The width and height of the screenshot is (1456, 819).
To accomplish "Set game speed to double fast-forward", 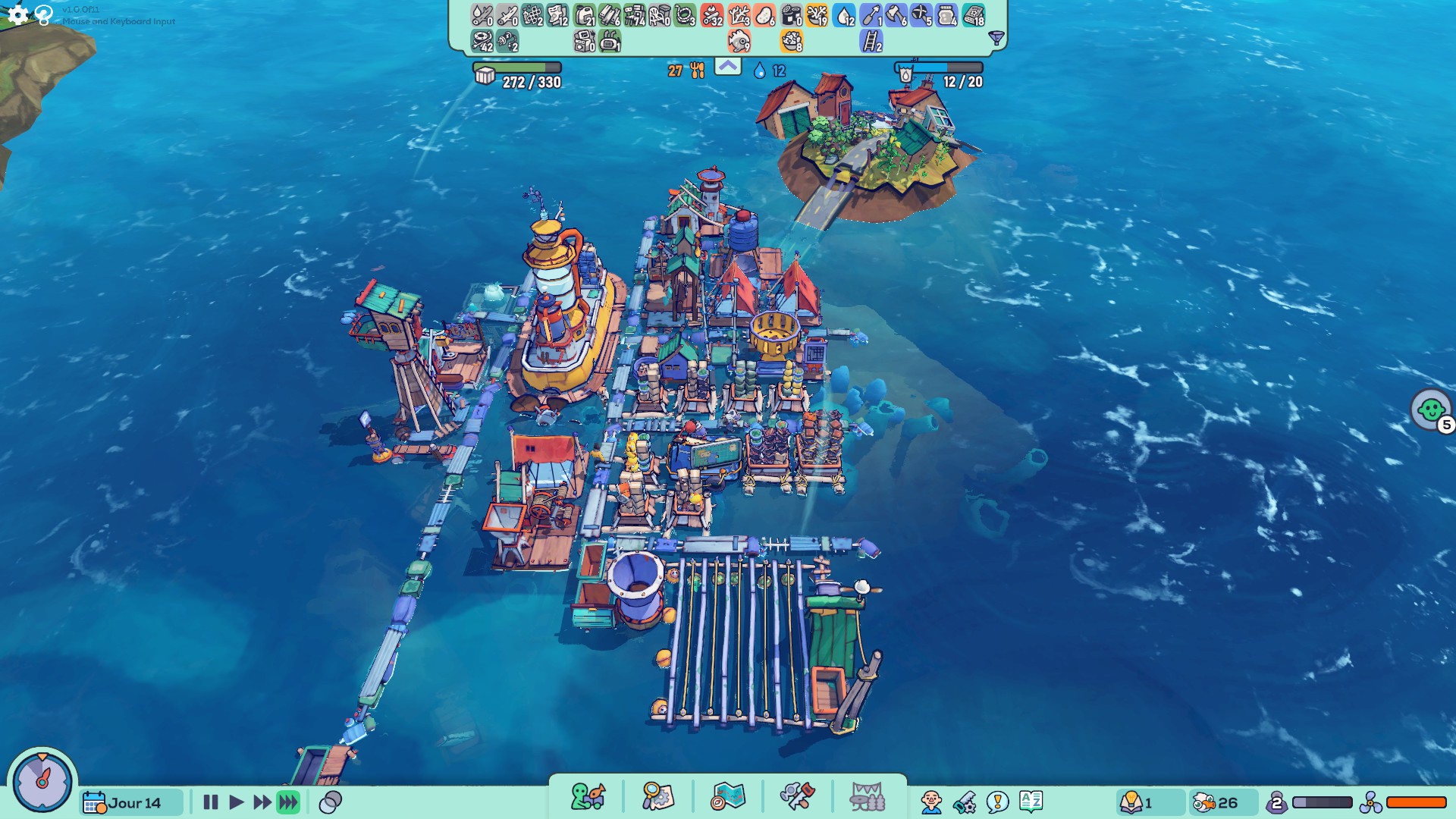I will coord(262,802).
